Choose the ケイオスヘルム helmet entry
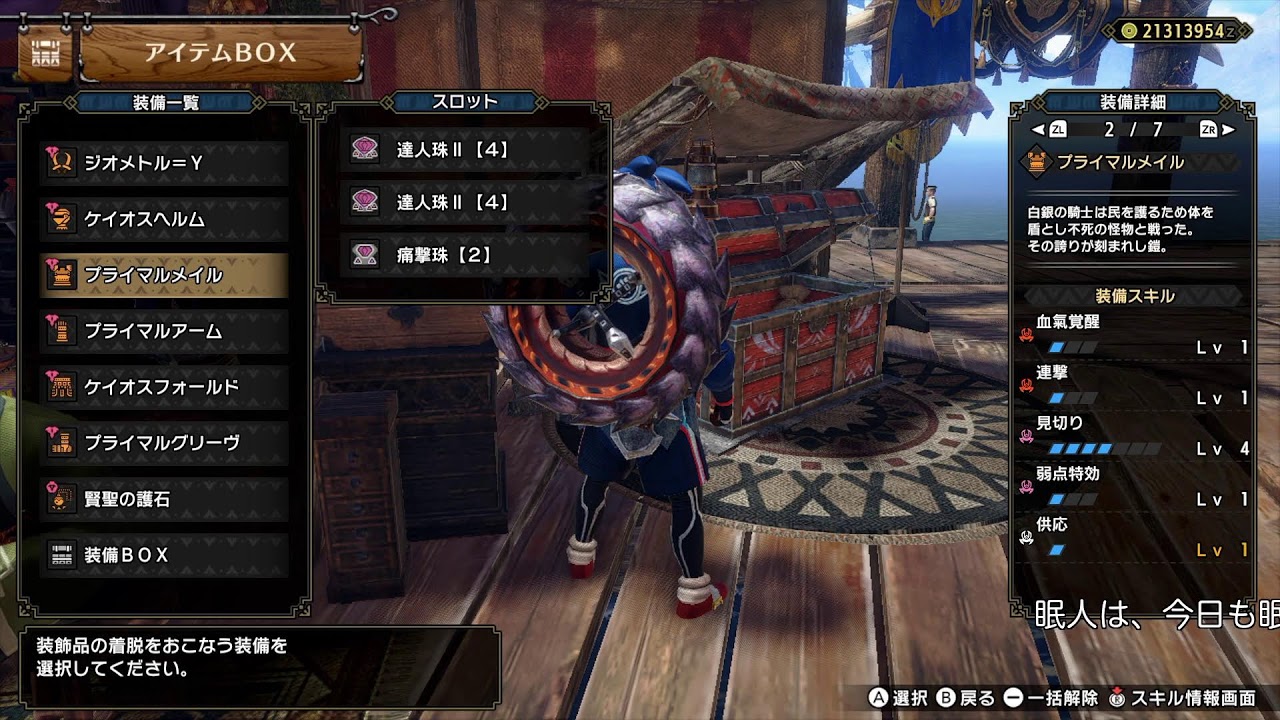 (165, 218)
